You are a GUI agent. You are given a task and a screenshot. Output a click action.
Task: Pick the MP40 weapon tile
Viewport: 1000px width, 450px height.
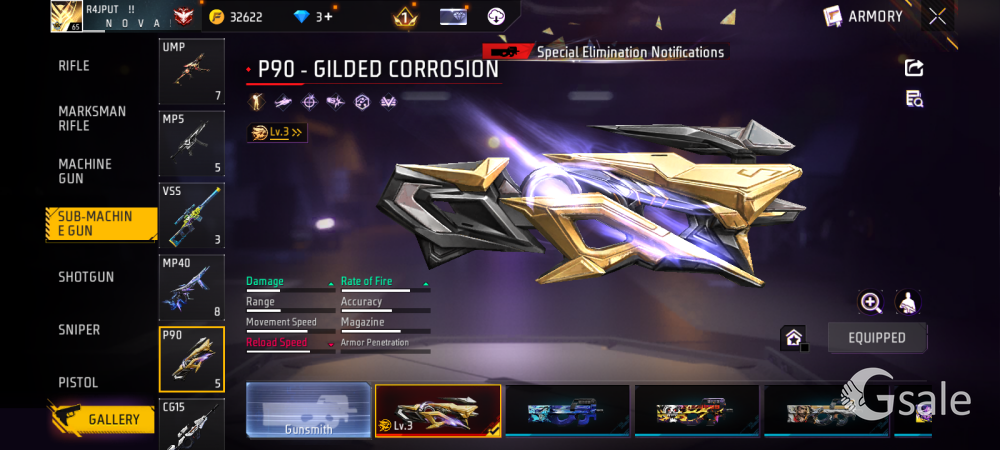point(191,287)
